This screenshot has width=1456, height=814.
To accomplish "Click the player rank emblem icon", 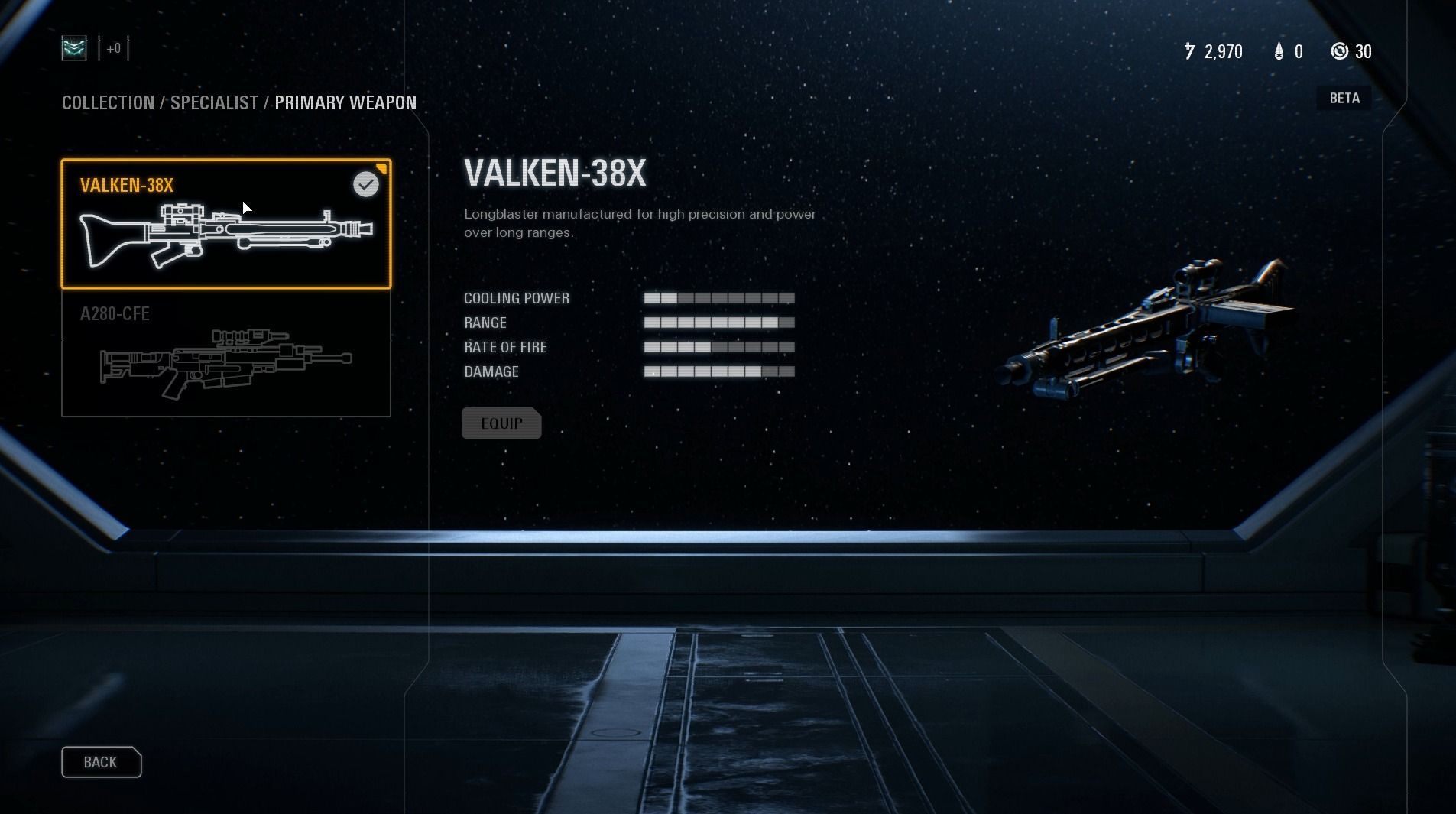I will coord(74,49).
